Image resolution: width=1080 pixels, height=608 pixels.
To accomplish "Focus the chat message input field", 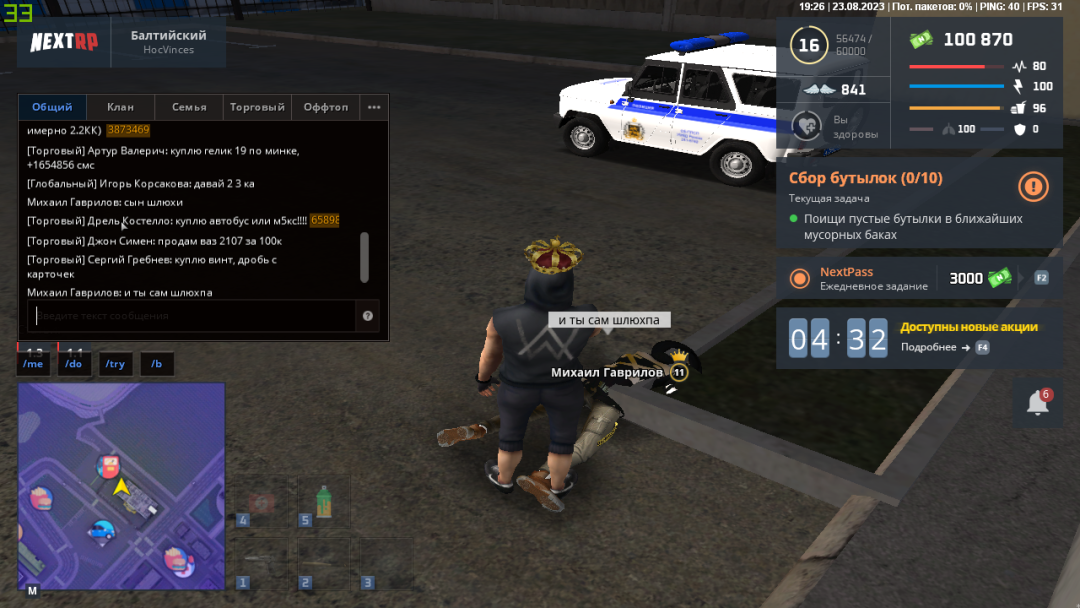I will point(190,316).
